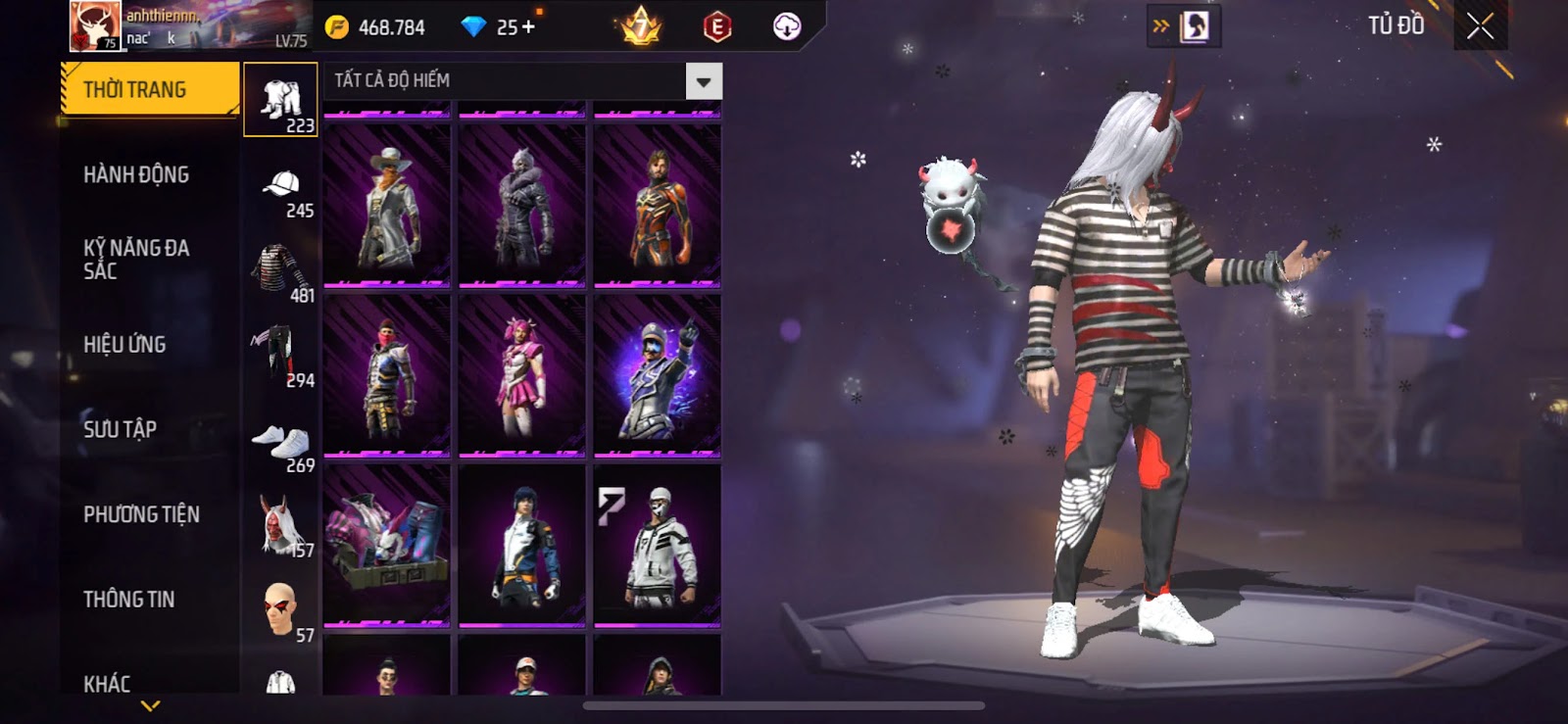Close the Tủ Đồ wardrobe screen
The image size is (1568, 724).
pos(1480,26)
